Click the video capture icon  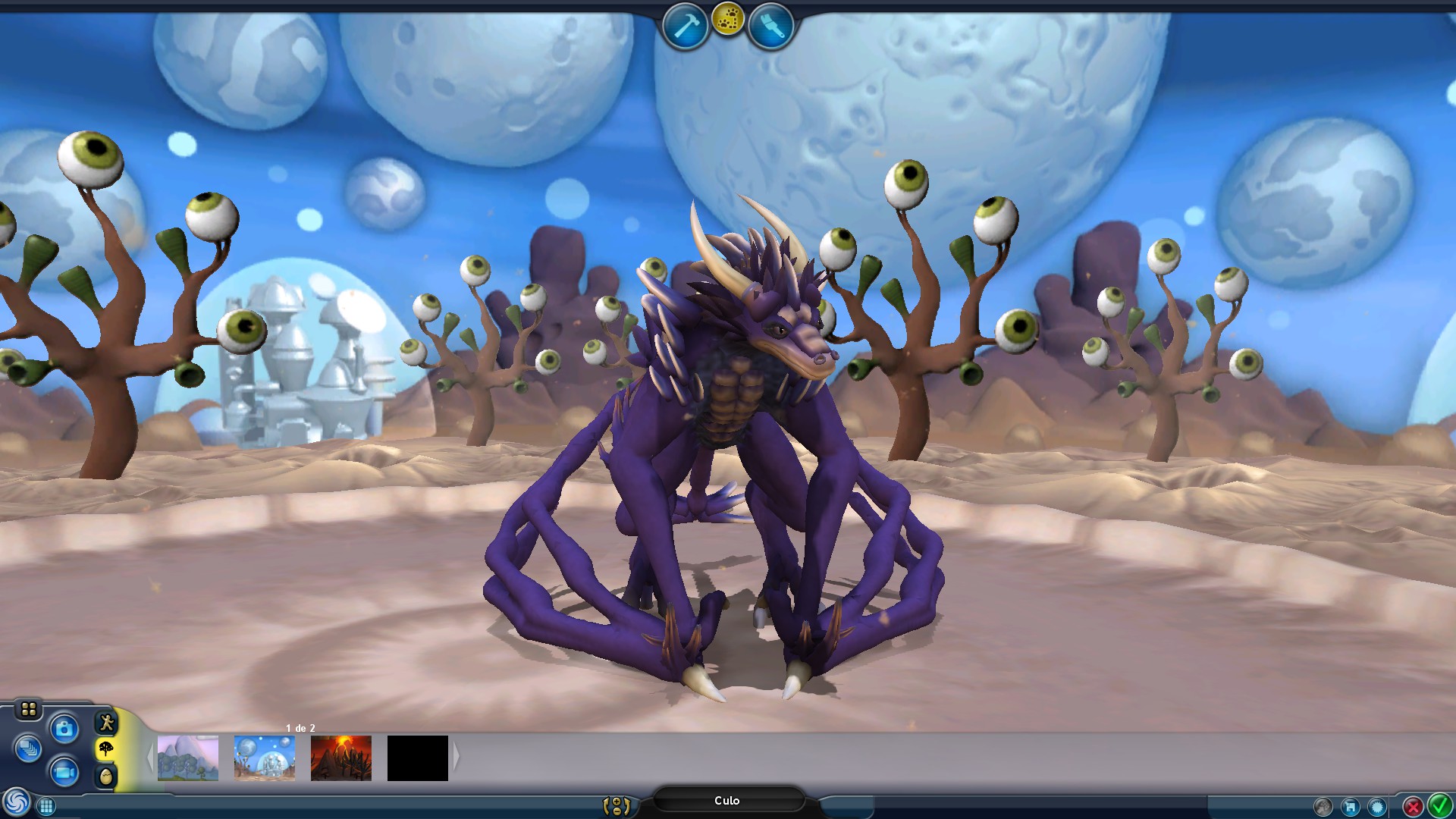coord(64,773)
